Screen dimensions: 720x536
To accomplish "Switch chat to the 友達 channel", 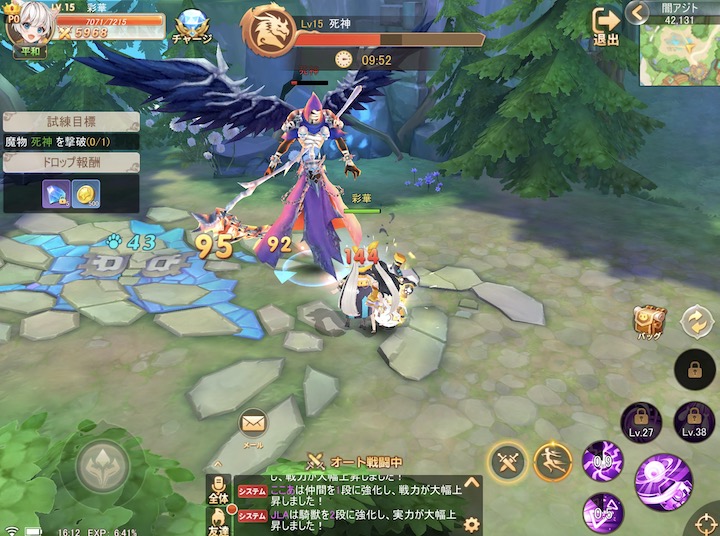I will click(218, 520).
